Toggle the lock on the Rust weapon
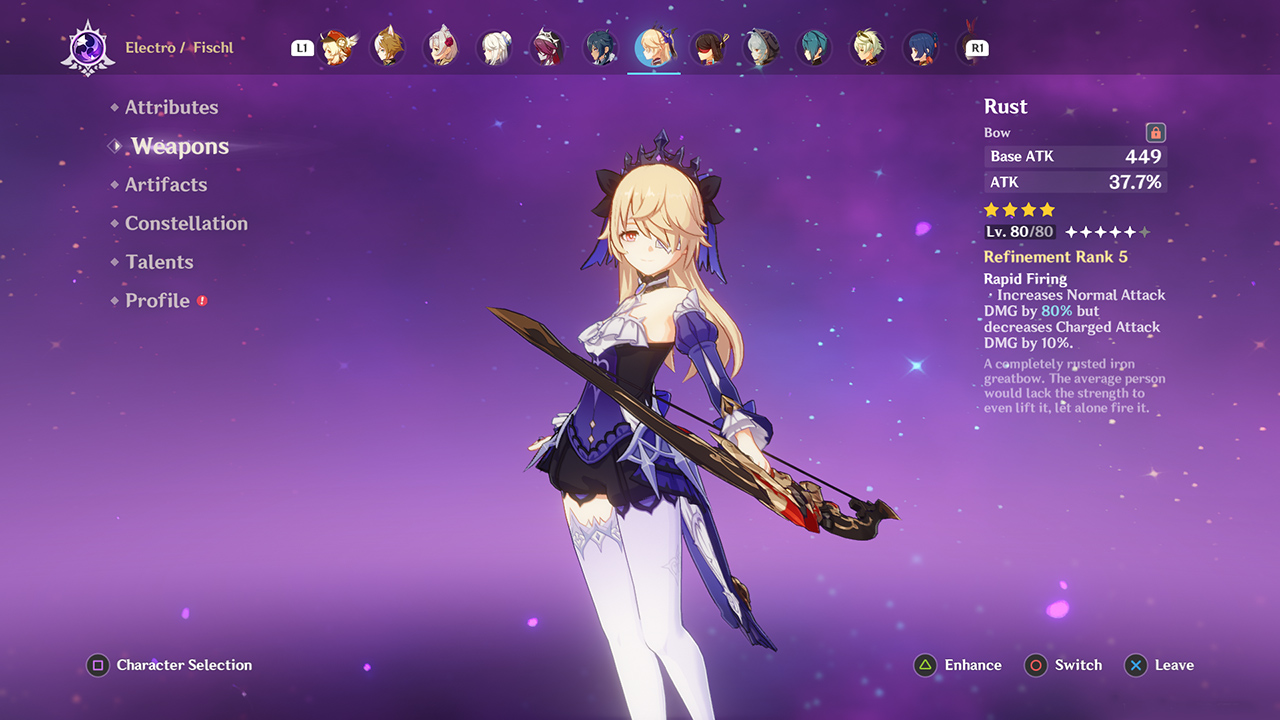The height and width of the screenshot is (720, 1280). point(1155,132)
